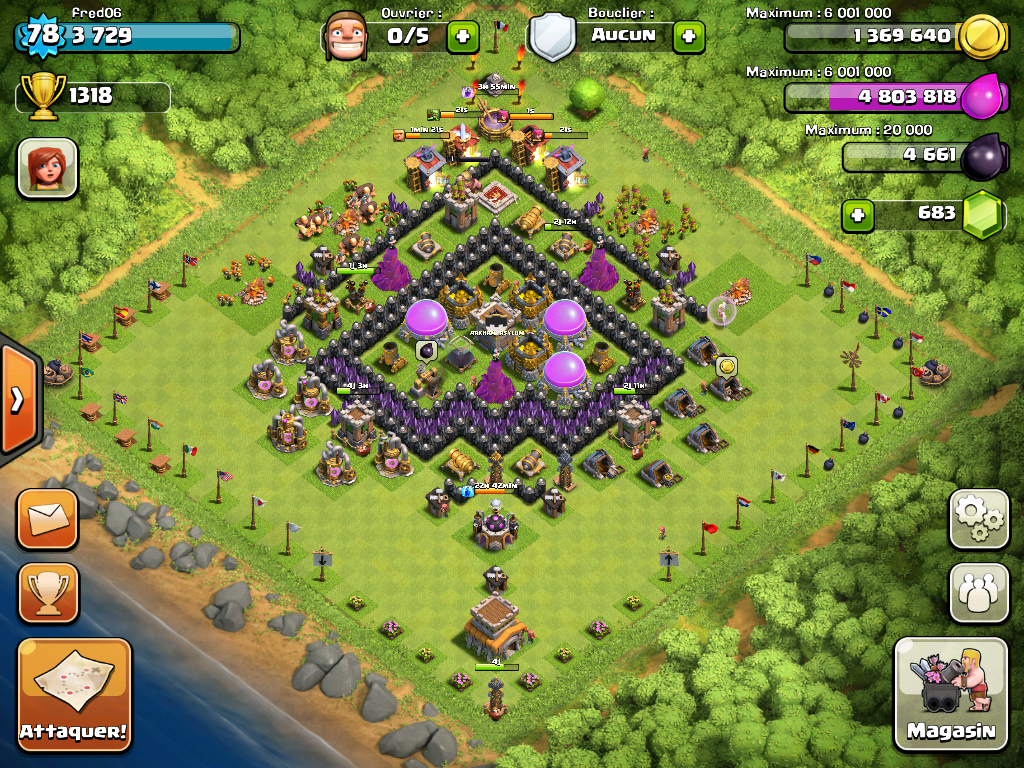Open the red-haired villager portrait
Screen dimensions: 1024x768
[x=47, y=168]
